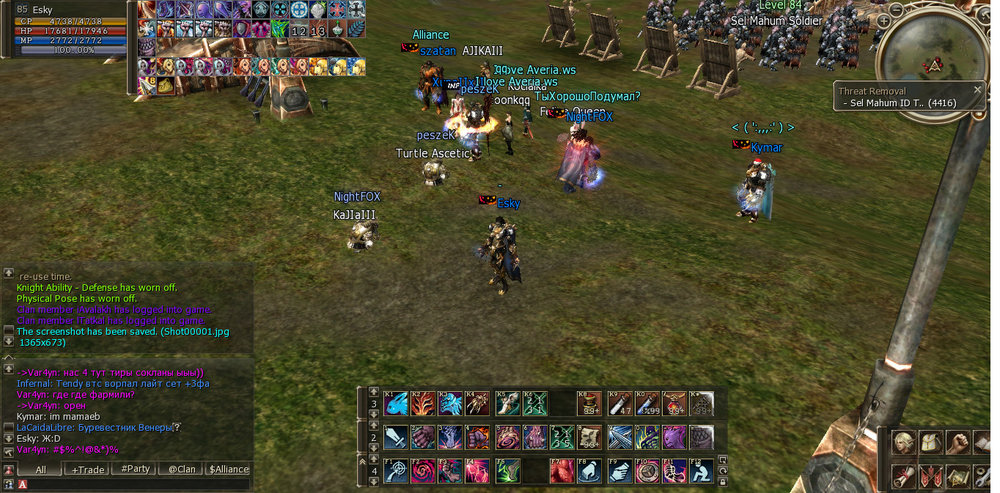Activate the sit-down action in slot F12
Viewport: 1000px width, 493px height.
(x=702, y=470)
